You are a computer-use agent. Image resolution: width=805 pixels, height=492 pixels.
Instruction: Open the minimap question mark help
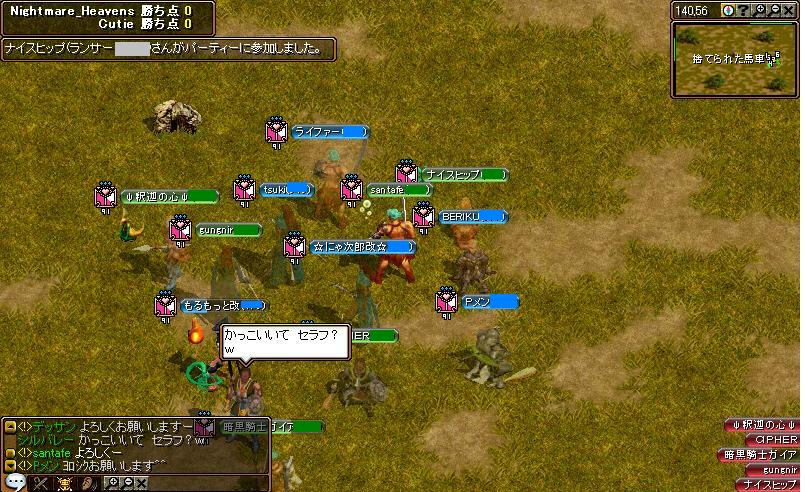point(742,10)
